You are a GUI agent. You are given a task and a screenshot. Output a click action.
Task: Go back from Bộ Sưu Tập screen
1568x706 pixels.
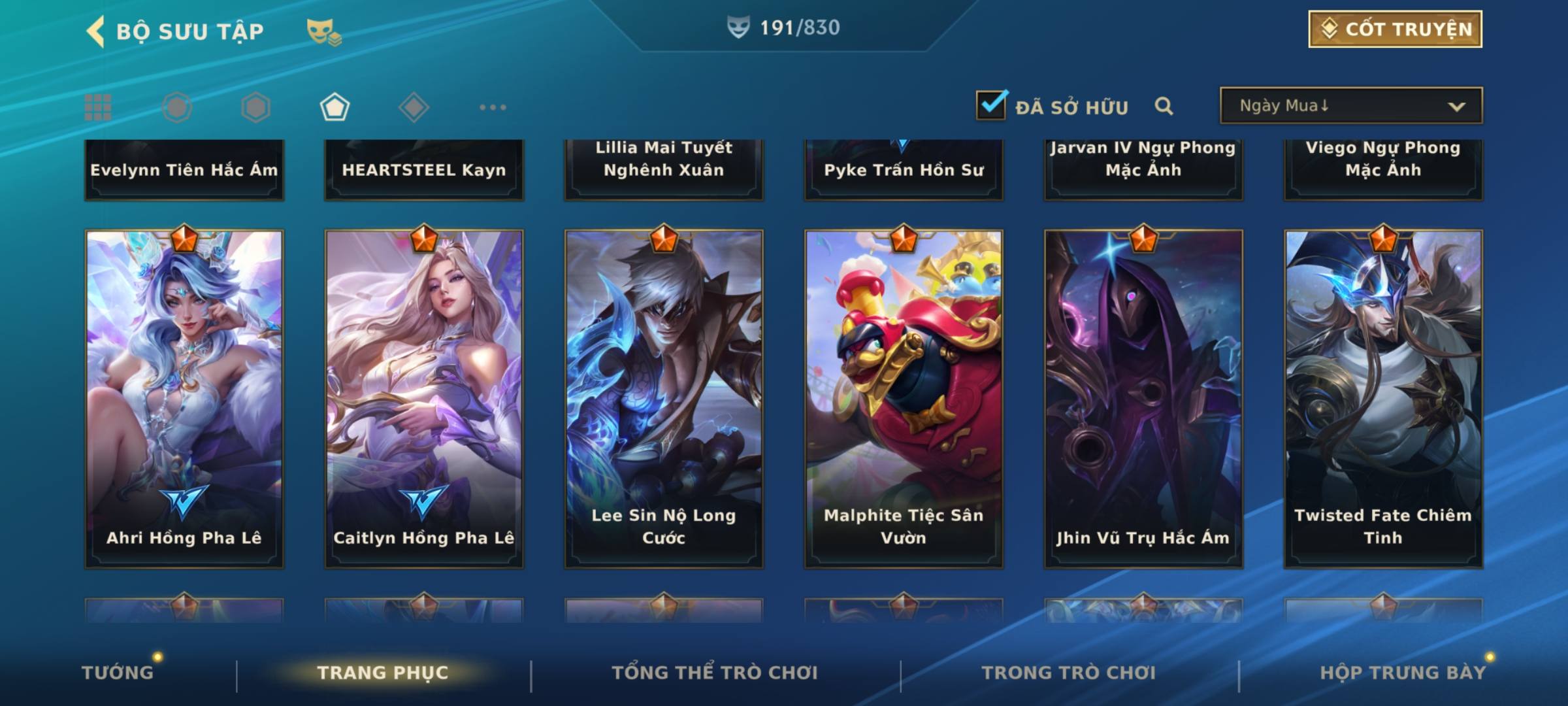click(96, 31)
